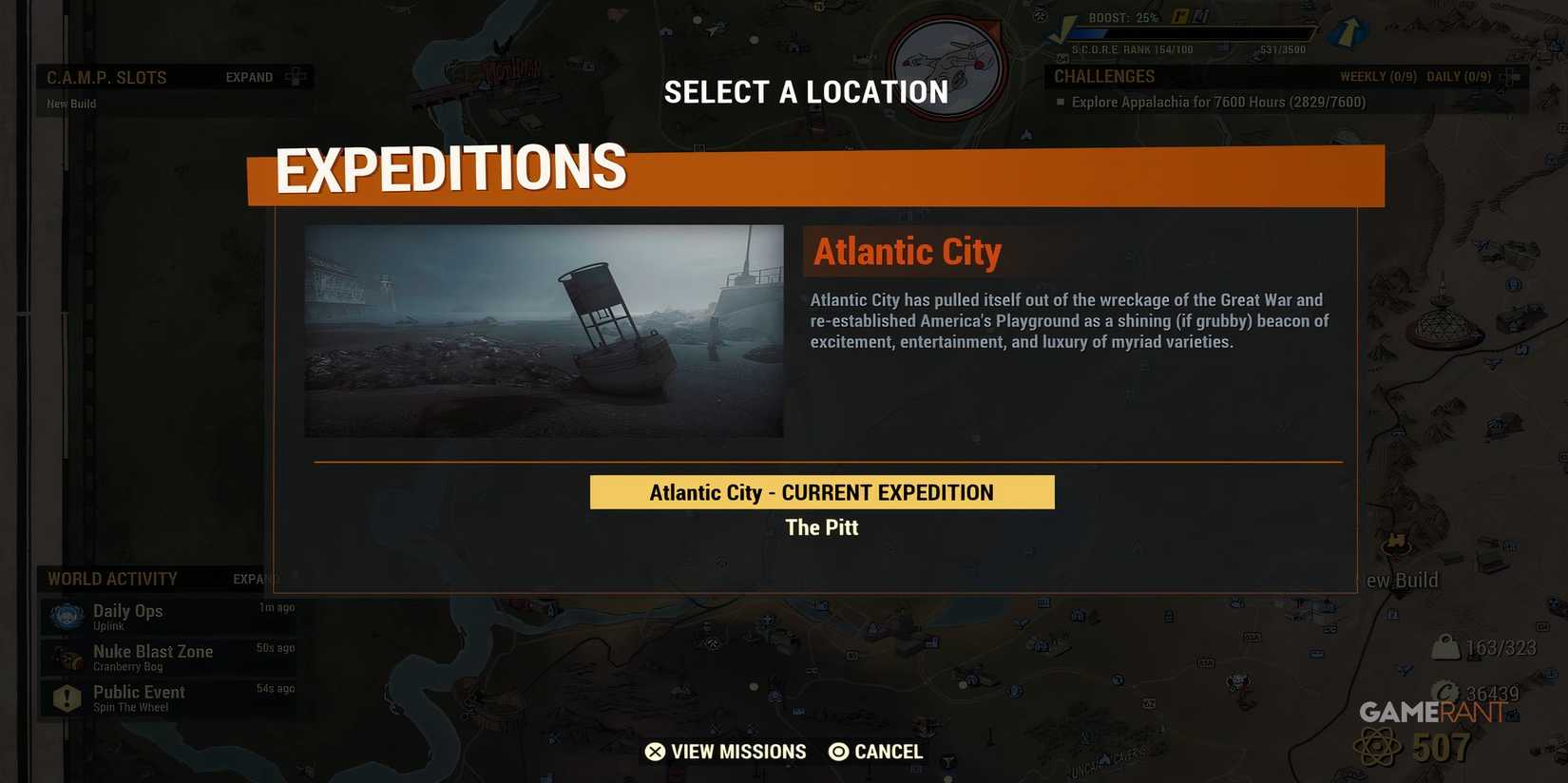Image resolution: width=1568 pixels, height=783 pixels.
Task: Select the Daily Ops Uplink icon
Action: click(65, 616)
